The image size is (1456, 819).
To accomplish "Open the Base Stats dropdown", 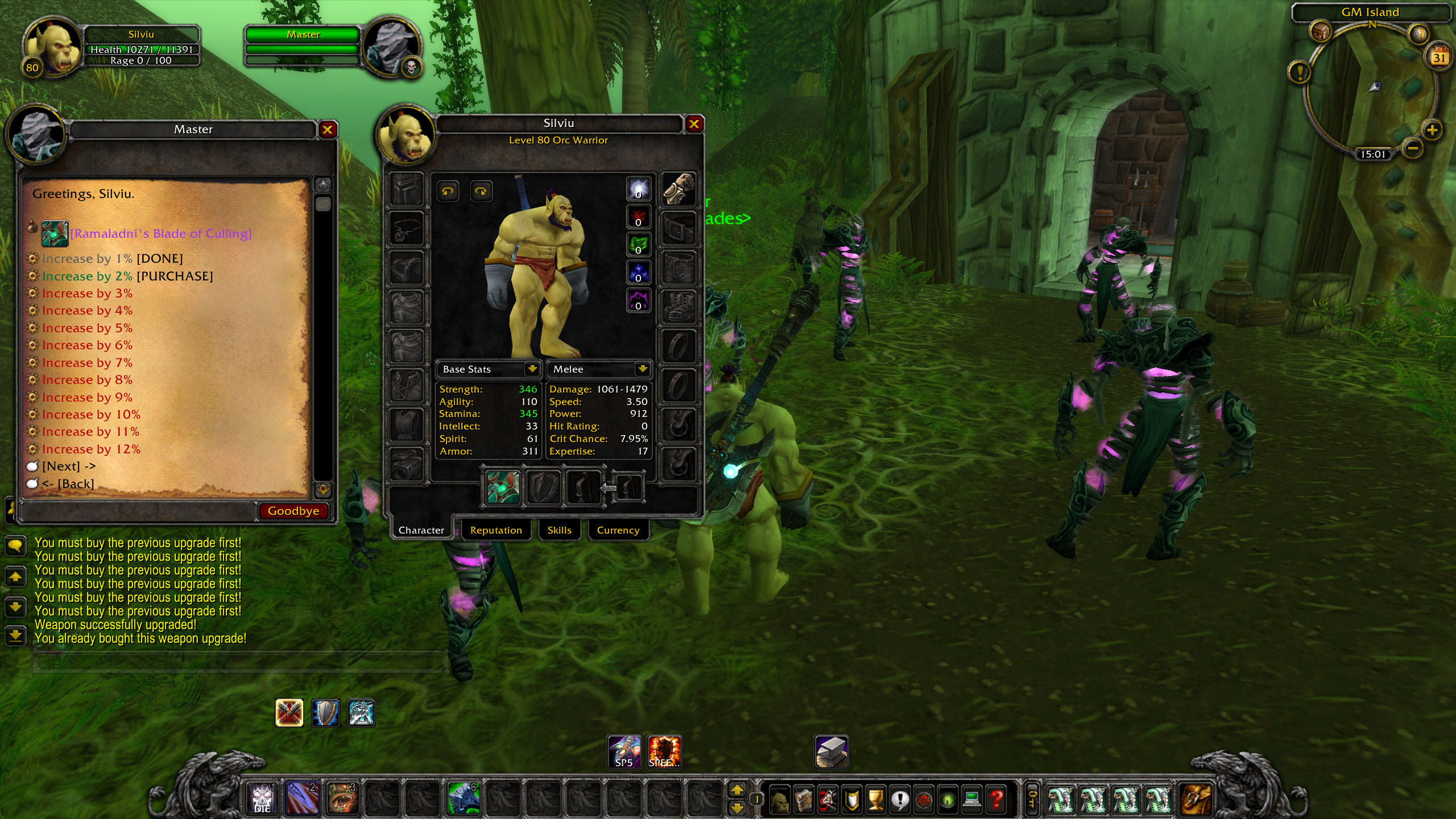I will click(x=532, y=369).
